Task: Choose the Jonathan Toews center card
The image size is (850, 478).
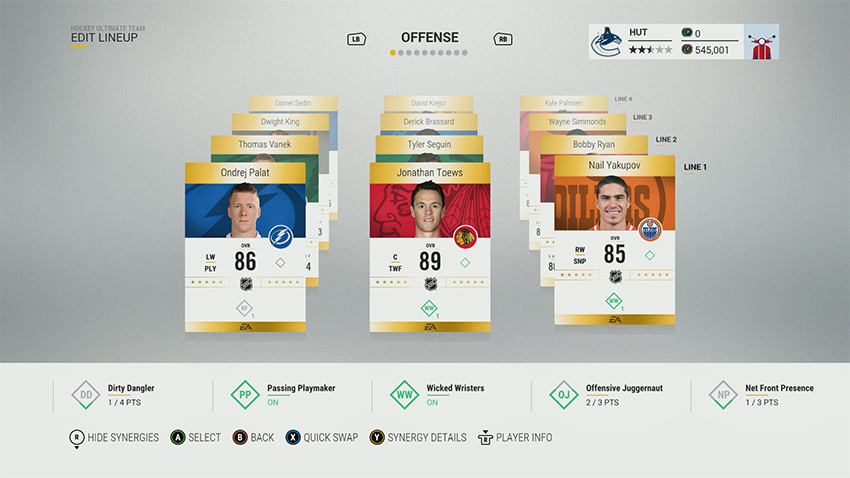Action: point(430,247)
